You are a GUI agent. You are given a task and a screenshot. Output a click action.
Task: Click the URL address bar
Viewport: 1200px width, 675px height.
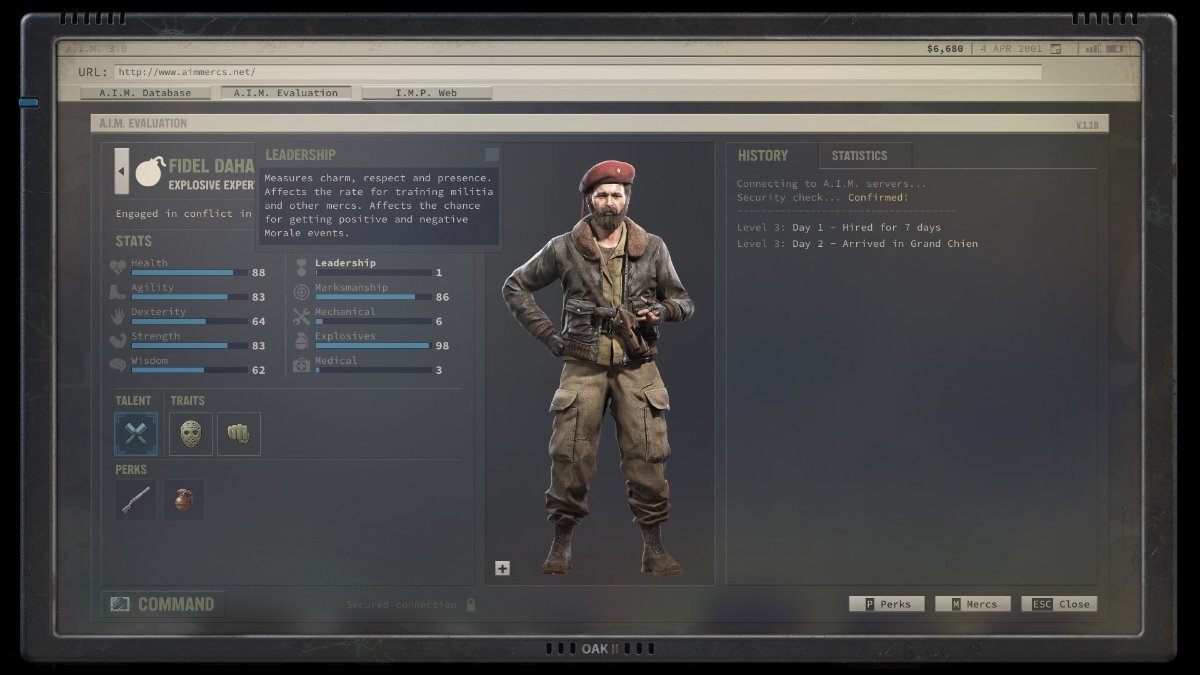click(x=577, y=72)
